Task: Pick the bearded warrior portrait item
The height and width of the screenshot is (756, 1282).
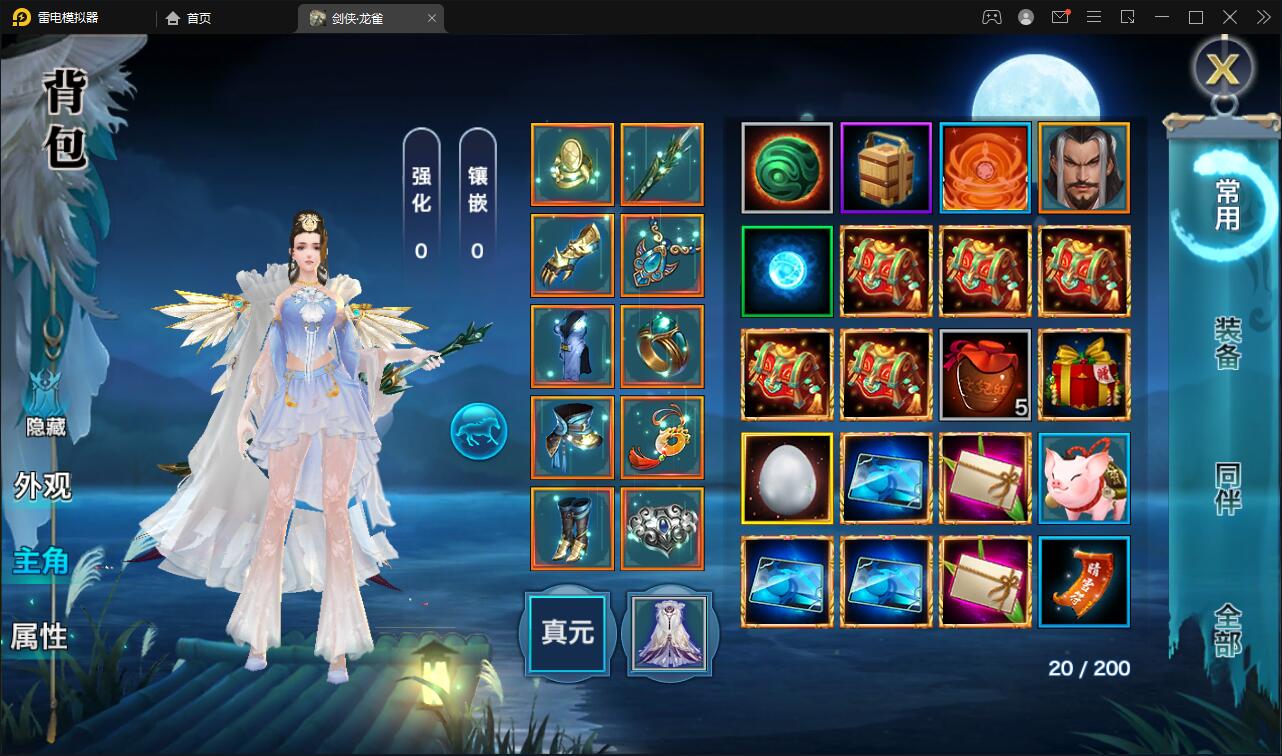Action: pos(1084,168)
